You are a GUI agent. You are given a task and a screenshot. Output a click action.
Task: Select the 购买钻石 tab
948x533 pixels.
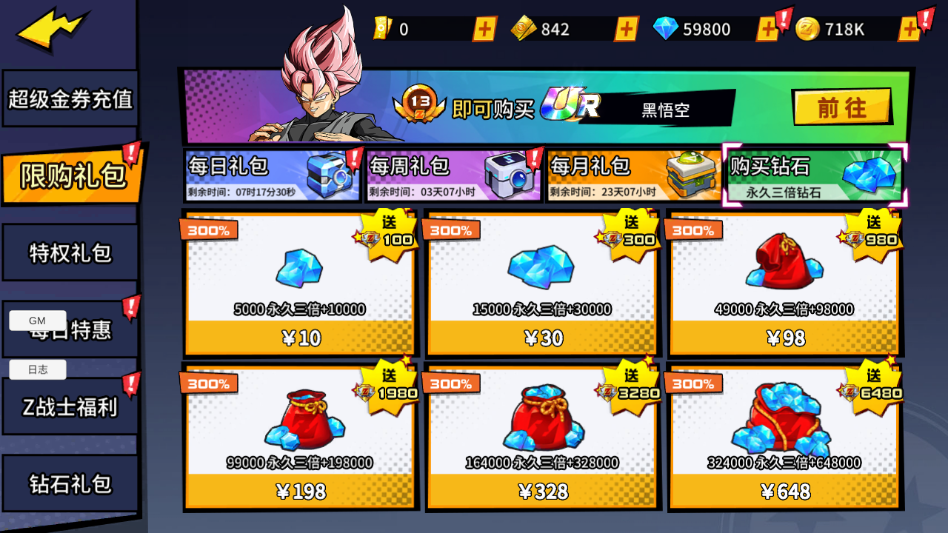[x=814, y=175]
